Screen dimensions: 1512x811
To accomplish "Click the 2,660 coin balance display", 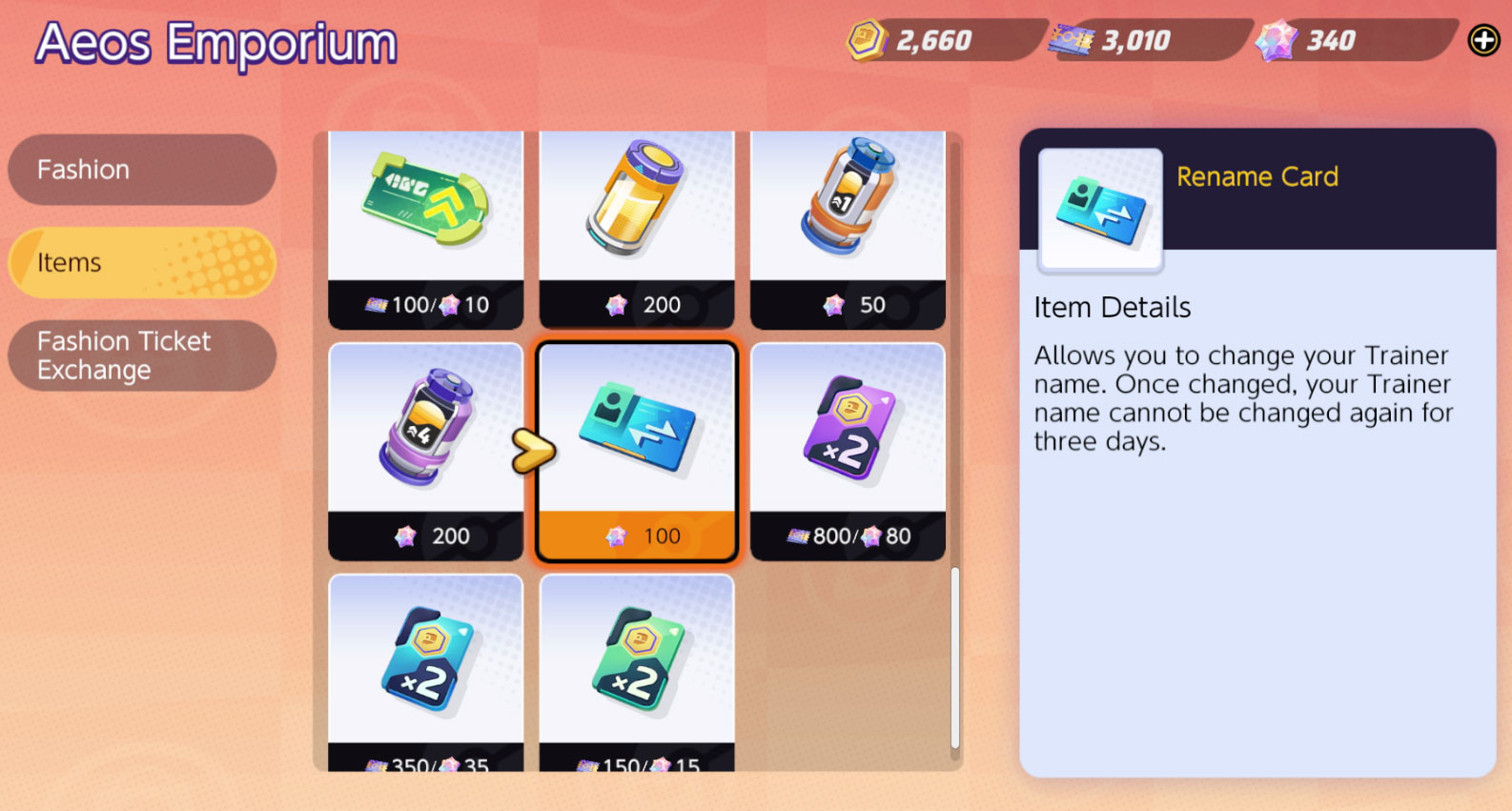I will pyautogui.click(x=930, y=40).
